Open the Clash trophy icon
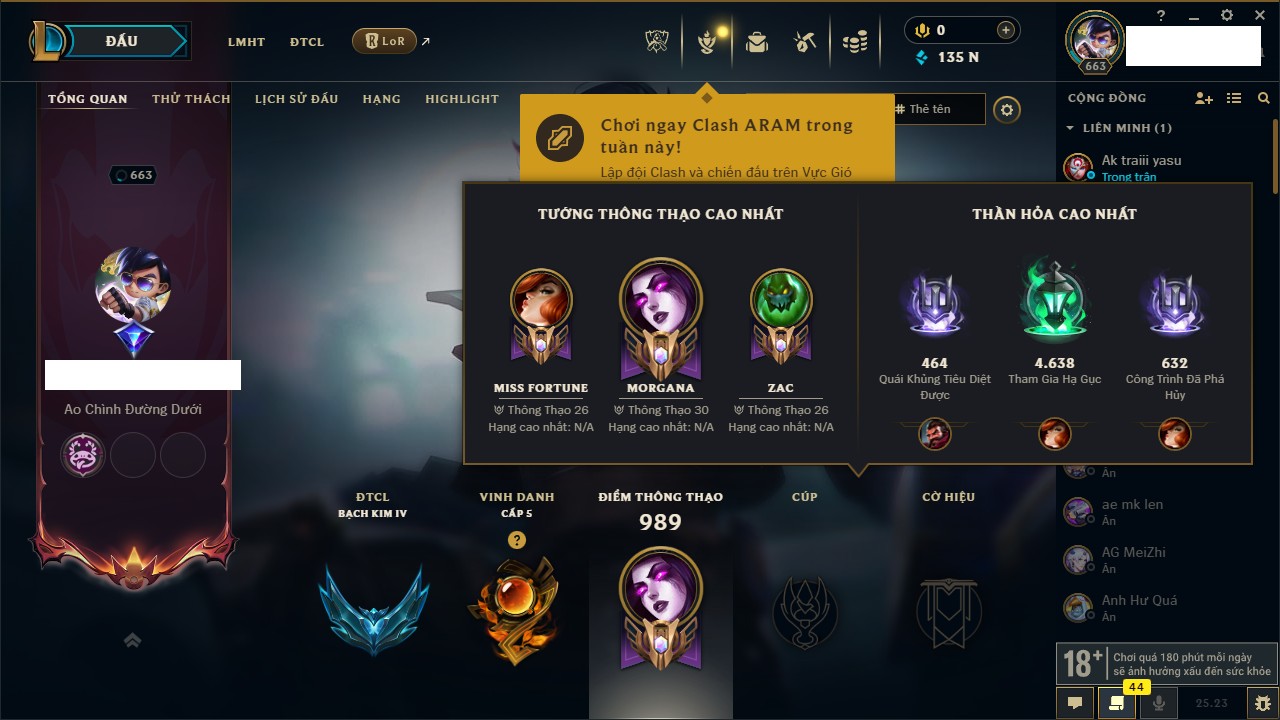This screenshot has height=720, width=1280. tap(658, 42)
